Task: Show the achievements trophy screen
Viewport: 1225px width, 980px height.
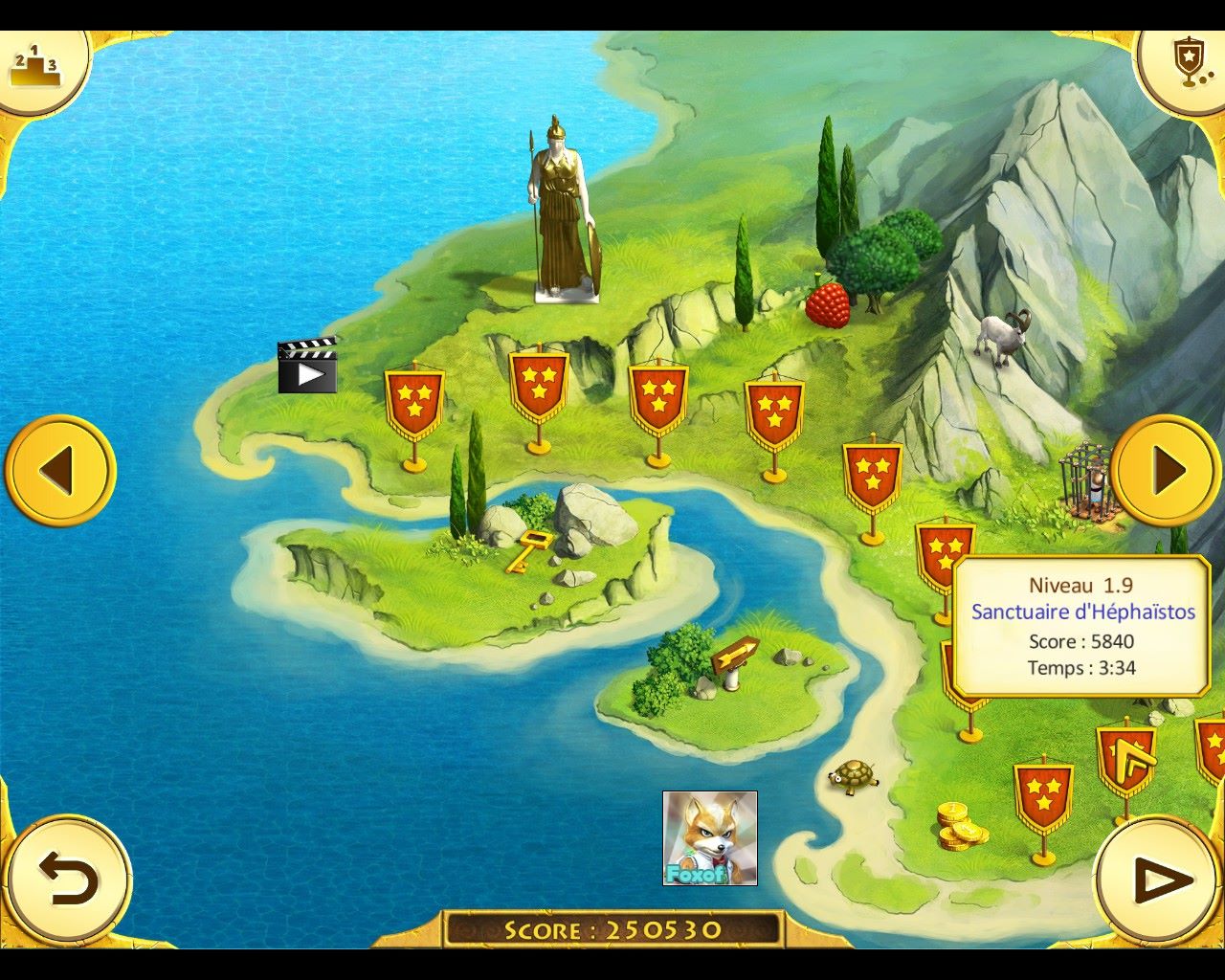Action: 1187,63
